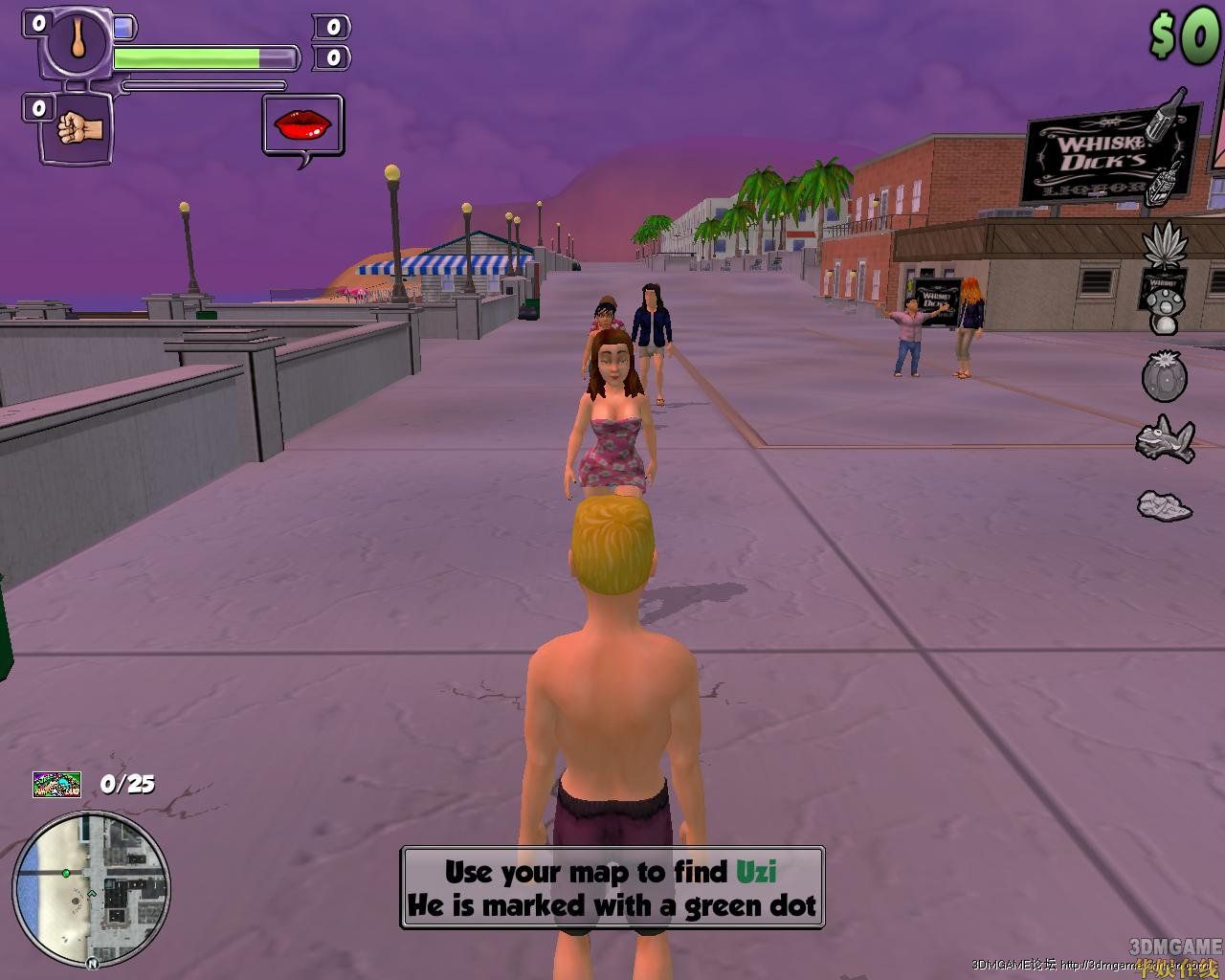The image size is (1225, 980).
Task: Select the crumpled rock item icon
Action: coord(1165,504)
